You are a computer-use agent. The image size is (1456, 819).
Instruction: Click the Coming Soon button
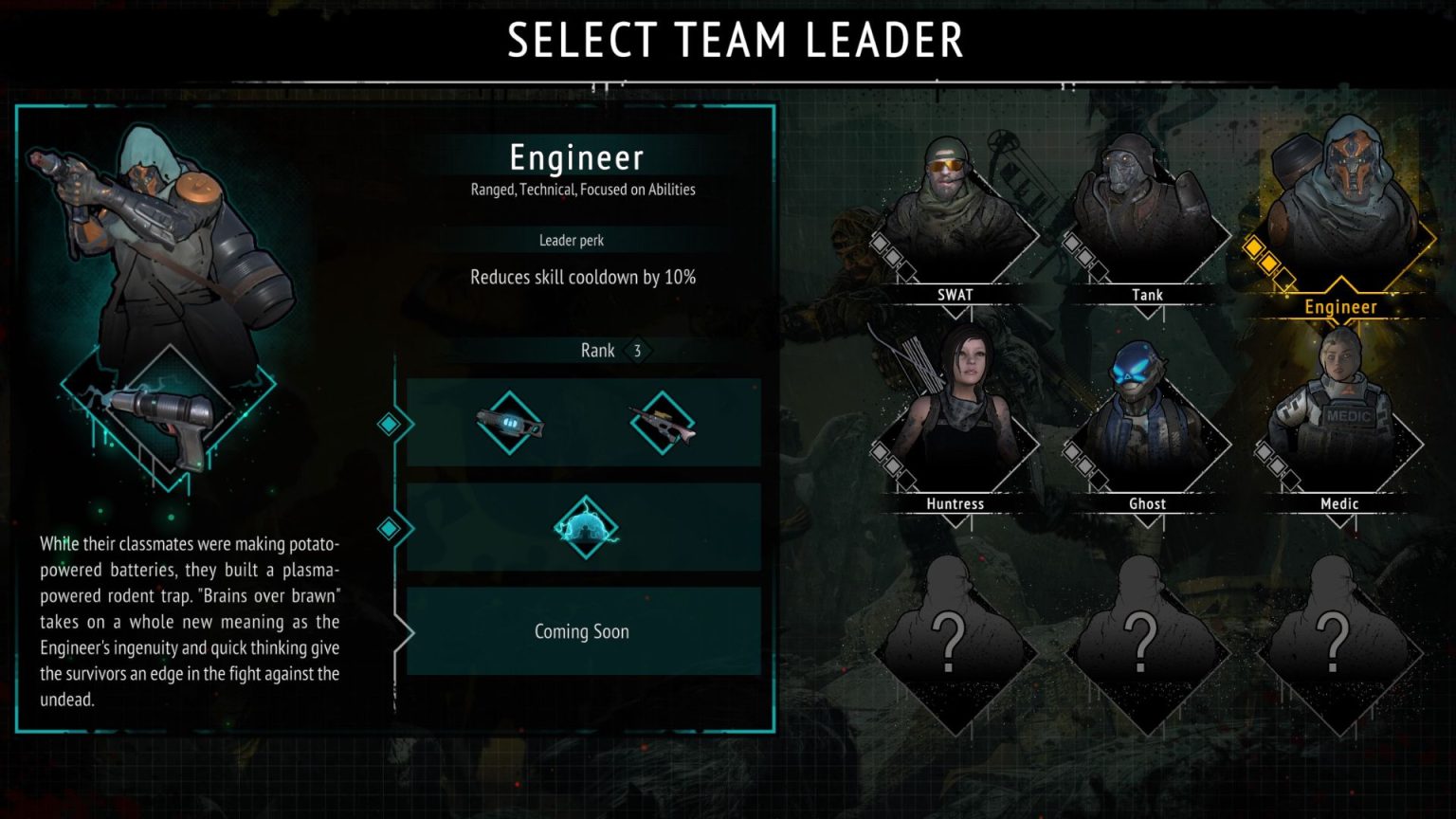coord(582,631)
